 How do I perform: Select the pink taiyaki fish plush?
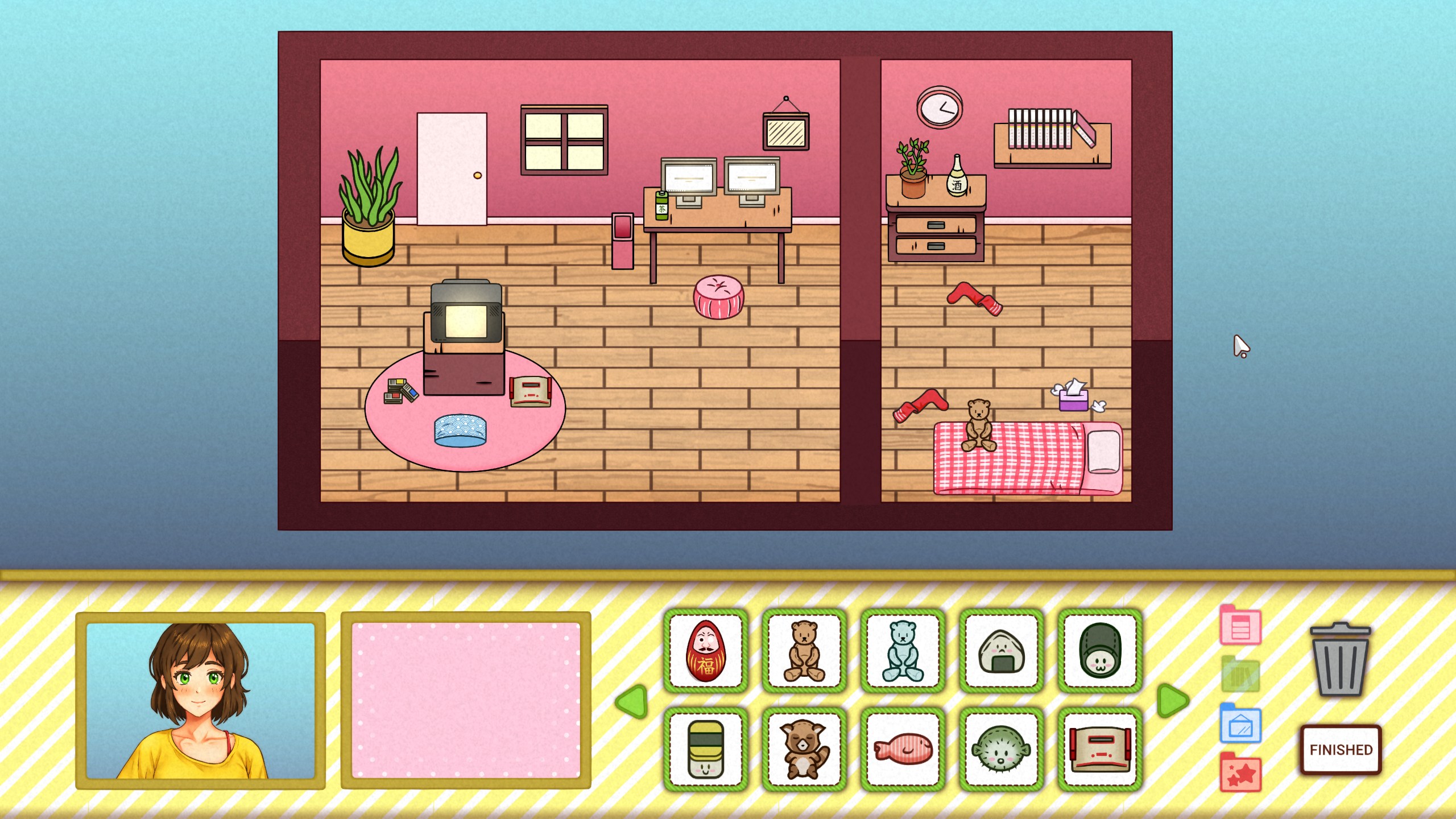coord(901,750)
